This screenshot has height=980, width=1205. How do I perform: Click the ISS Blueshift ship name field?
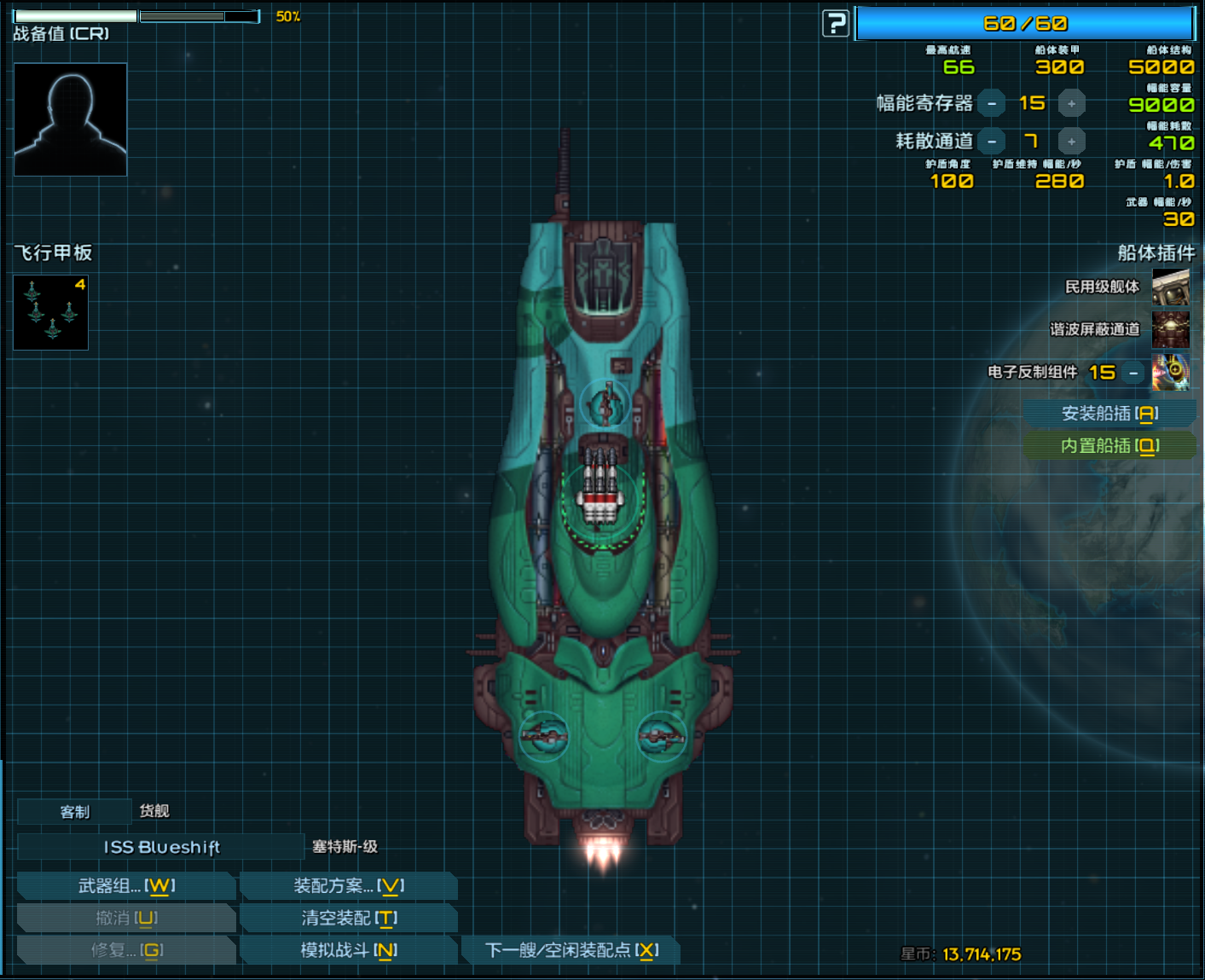161,847
